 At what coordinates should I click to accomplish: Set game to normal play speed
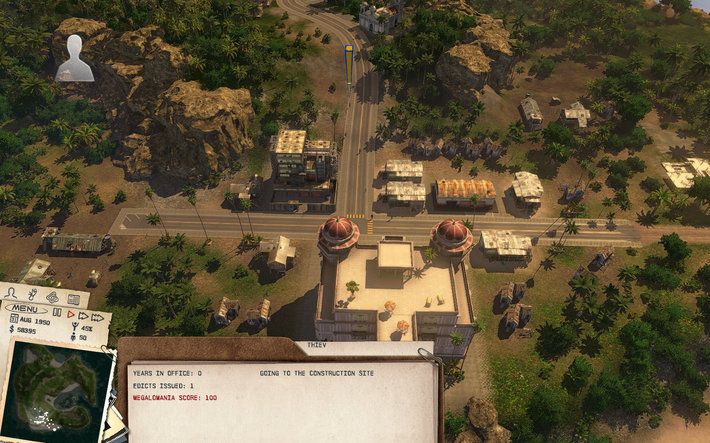tap(69, 314)
